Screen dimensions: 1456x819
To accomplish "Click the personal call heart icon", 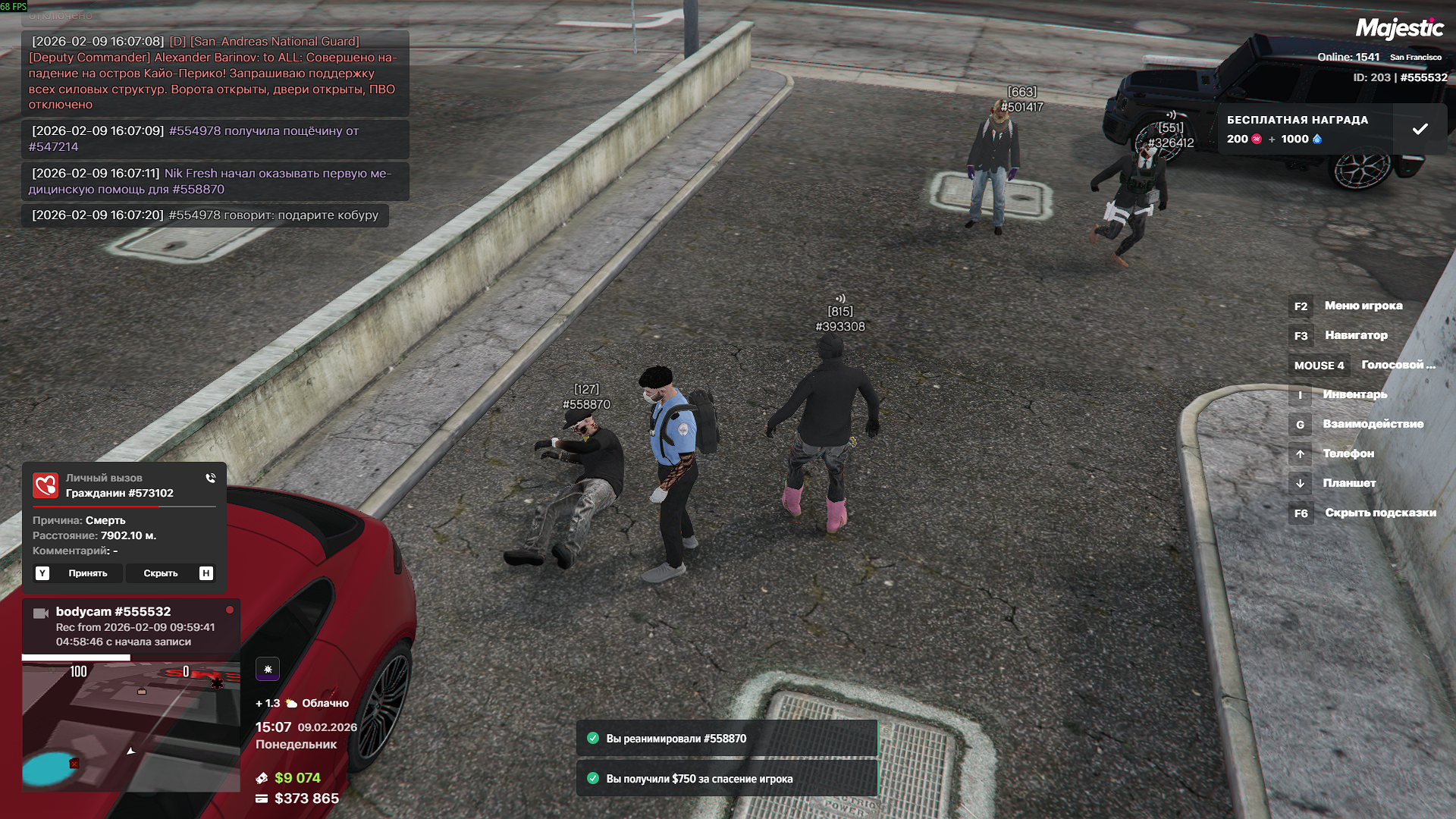I will (x=45, y=485).
